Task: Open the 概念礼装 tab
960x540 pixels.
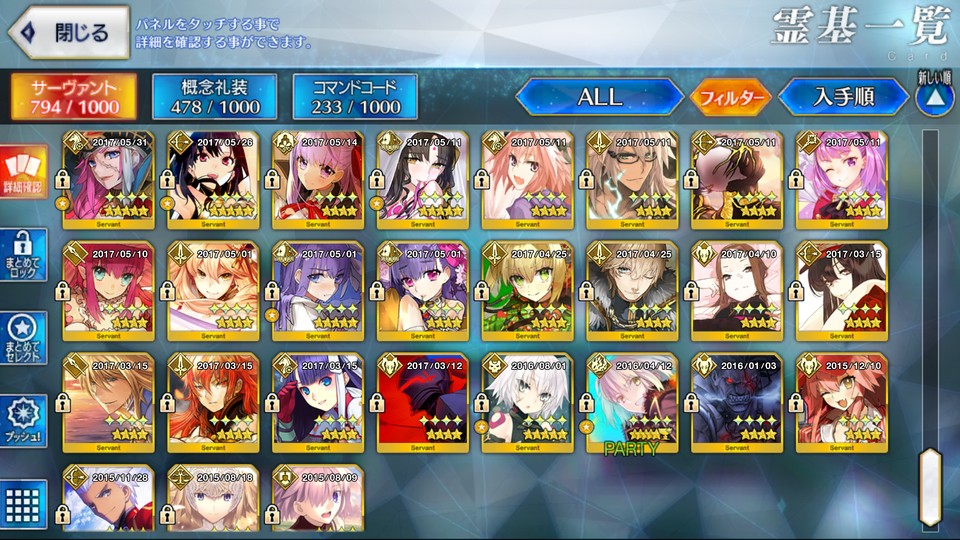Action: point(215,96)
